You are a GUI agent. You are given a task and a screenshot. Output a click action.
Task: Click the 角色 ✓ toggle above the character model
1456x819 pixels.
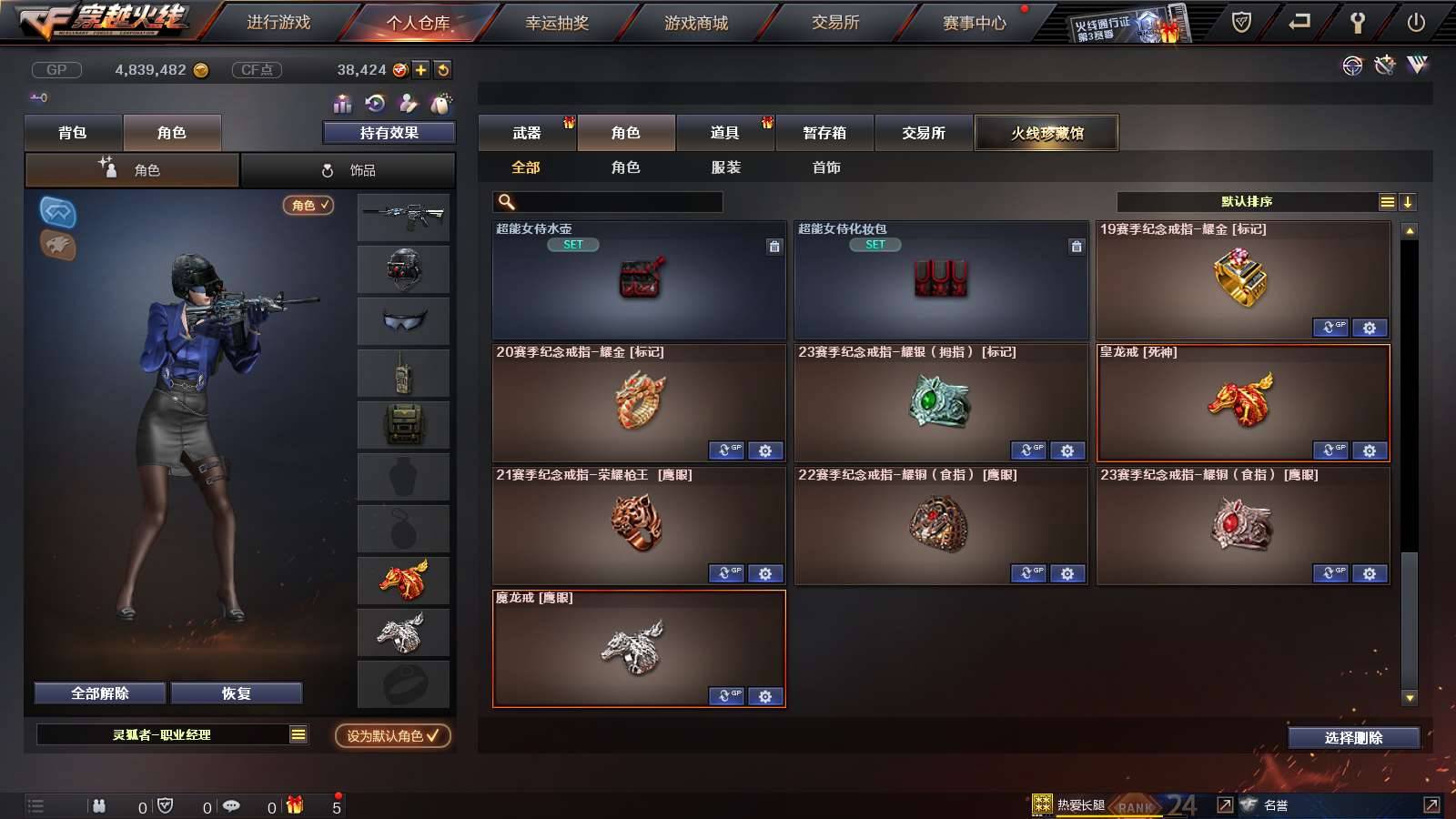tap(308, 206)
